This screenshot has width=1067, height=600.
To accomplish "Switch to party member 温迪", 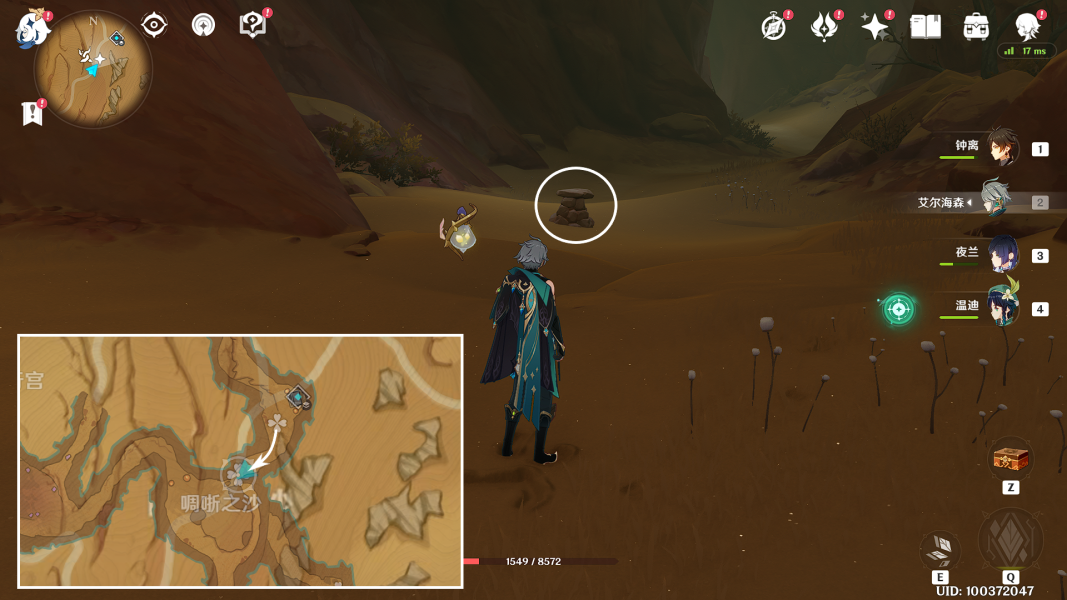I will pos(1002,307).
